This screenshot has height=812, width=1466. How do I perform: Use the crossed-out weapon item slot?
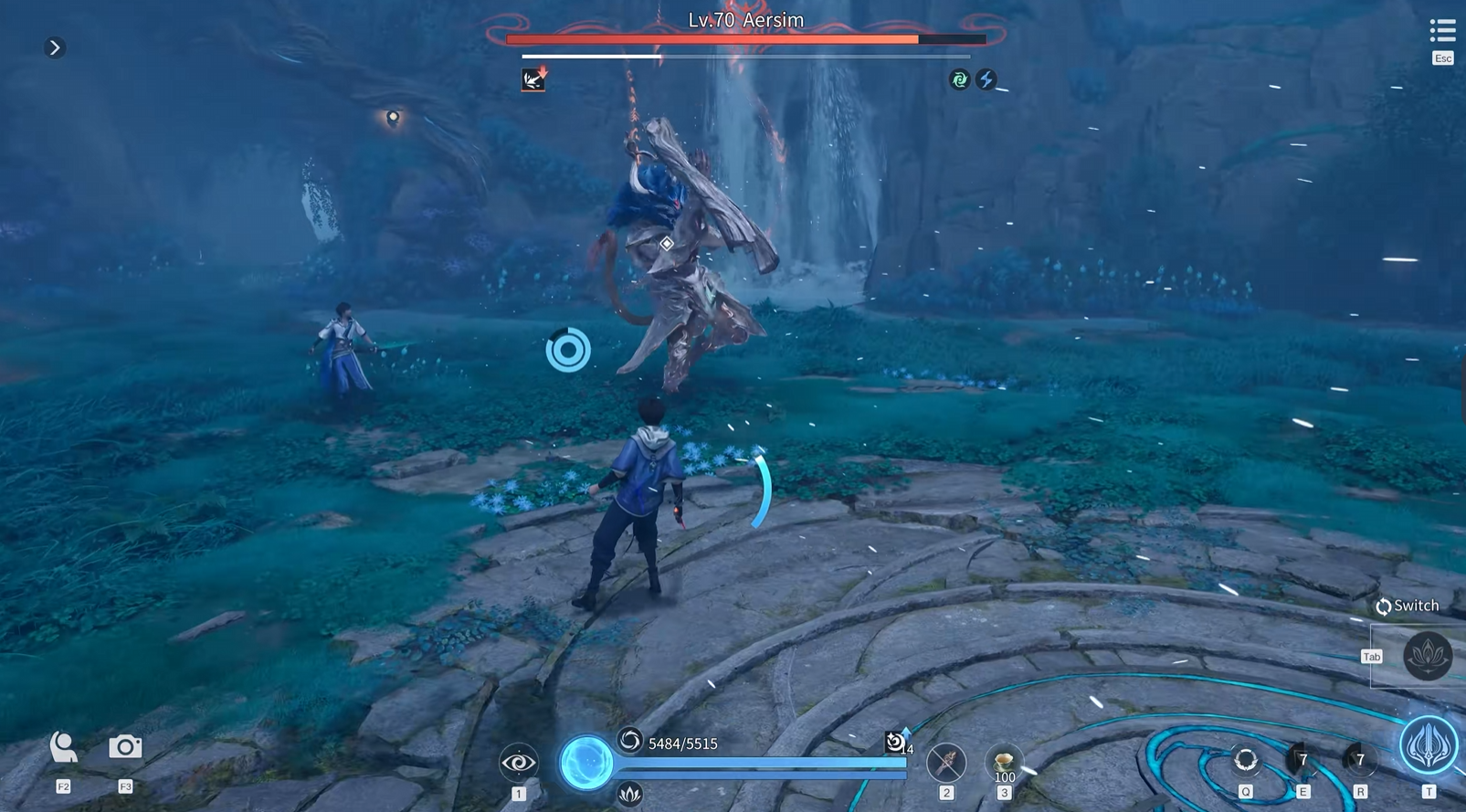[x=945, y=761]
